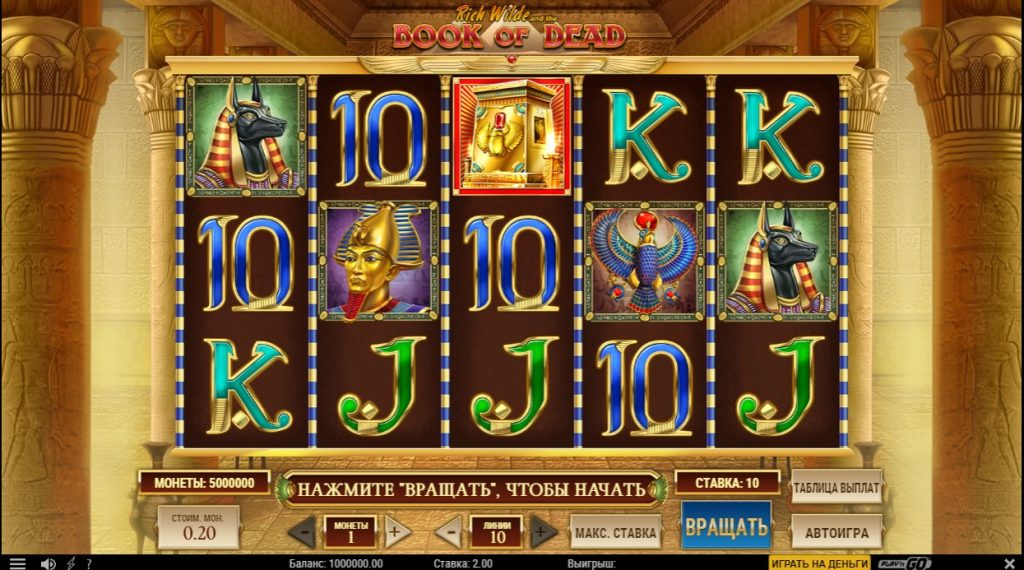Image resolution: width=1024 pixels, height=570 pixels.
Task: Toggle the lightning bolt fast-play option
Action: (69, 563)
